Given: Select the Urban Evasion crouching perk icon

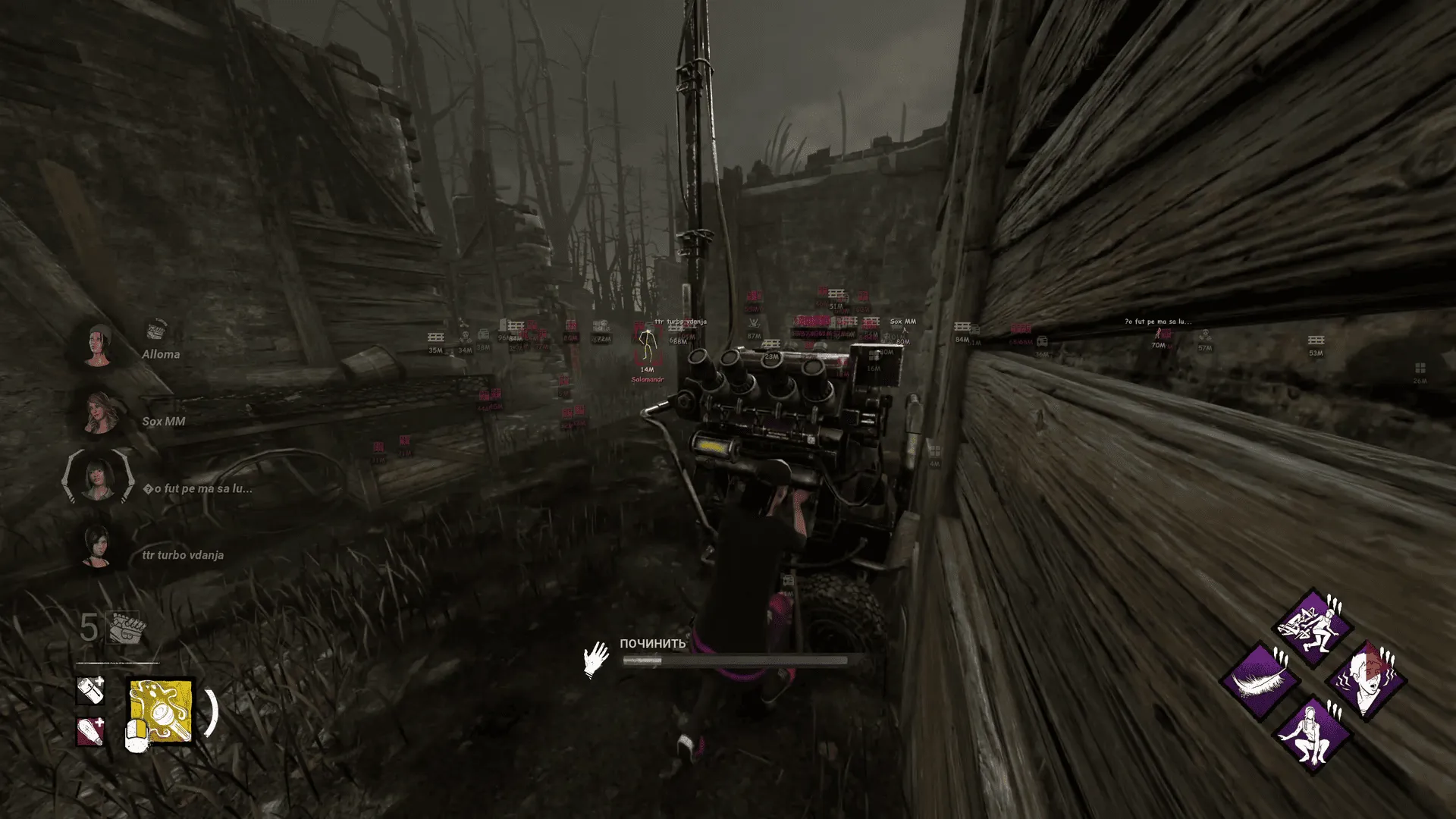Looking at the screenshot, I should pyautogui.click(x=1313, y=734).
